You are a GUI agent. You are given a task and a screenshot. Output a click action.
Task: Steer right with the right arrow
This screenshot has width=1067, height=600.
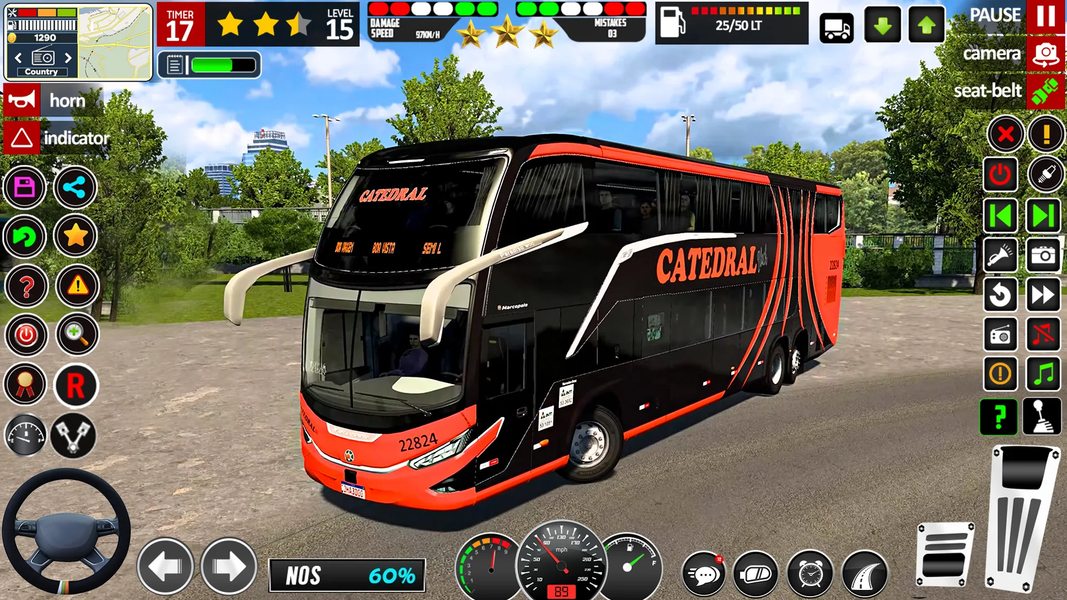pyautogui.click(x=228, y=566)
